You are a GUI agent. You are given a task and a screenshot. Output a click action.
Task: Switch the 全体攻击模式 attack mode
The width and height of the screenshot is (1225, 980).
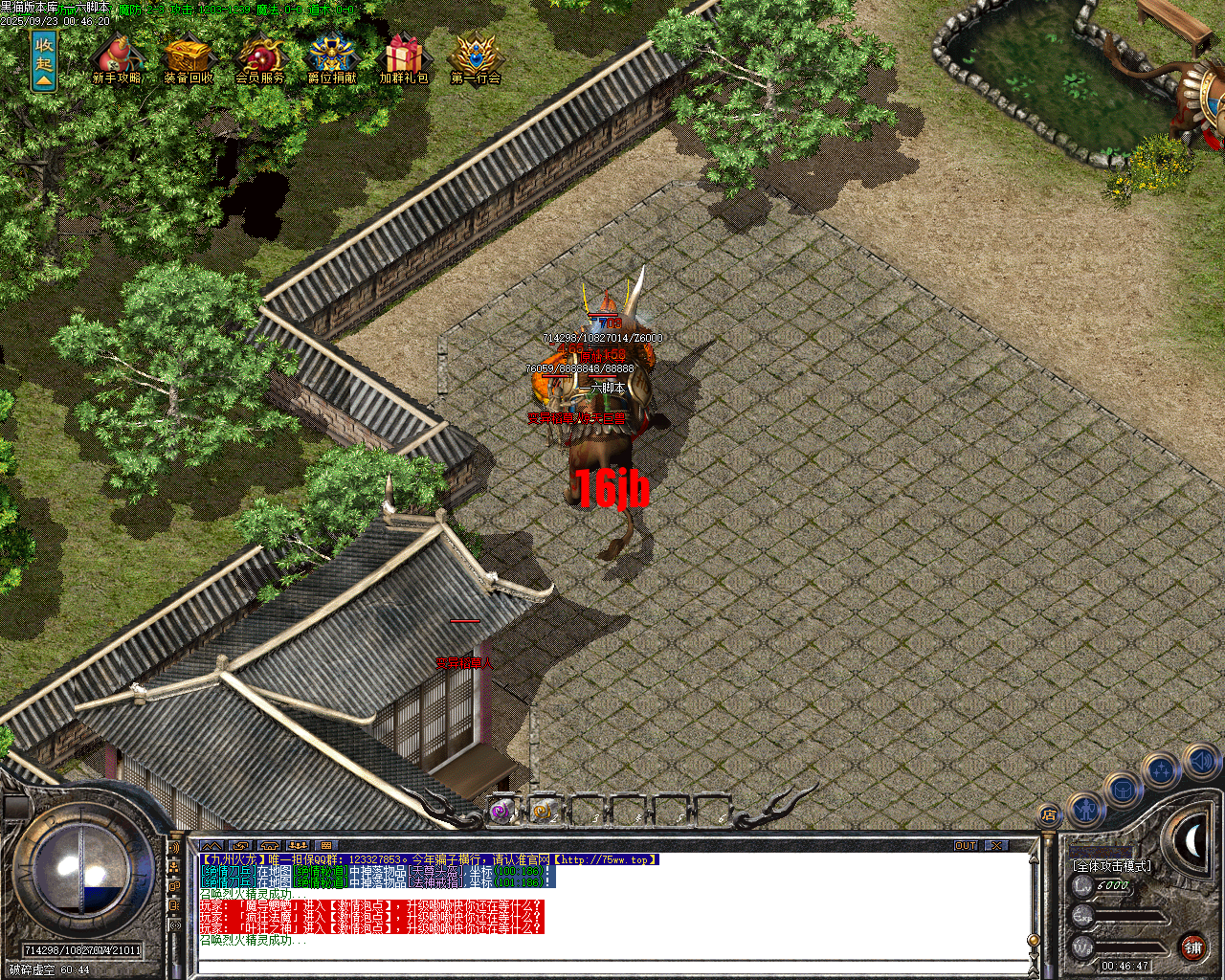[1112, 865]
